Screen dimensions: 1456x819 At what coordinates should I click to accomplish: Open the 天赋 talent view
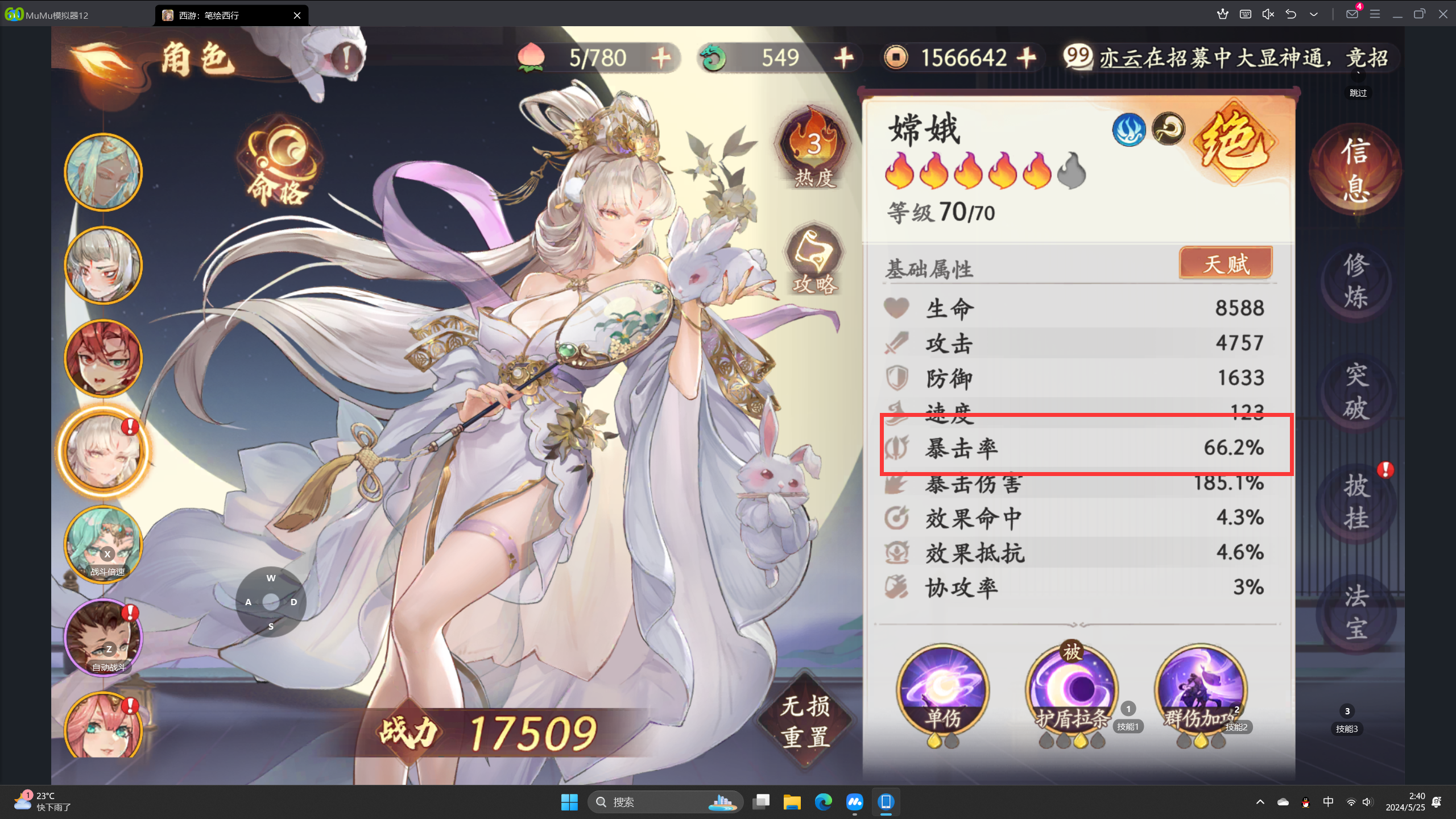click(x=1226, y=263)
